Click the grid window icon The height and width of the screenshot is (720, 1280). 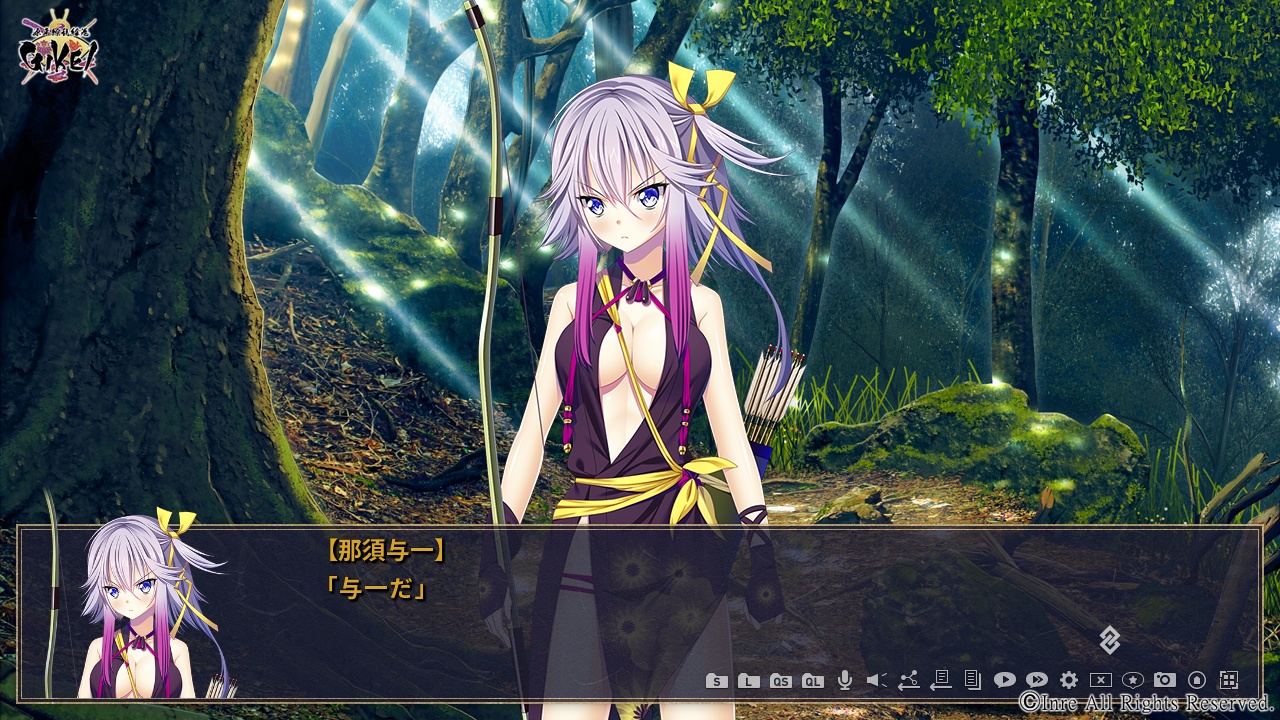coord(1229,681)
